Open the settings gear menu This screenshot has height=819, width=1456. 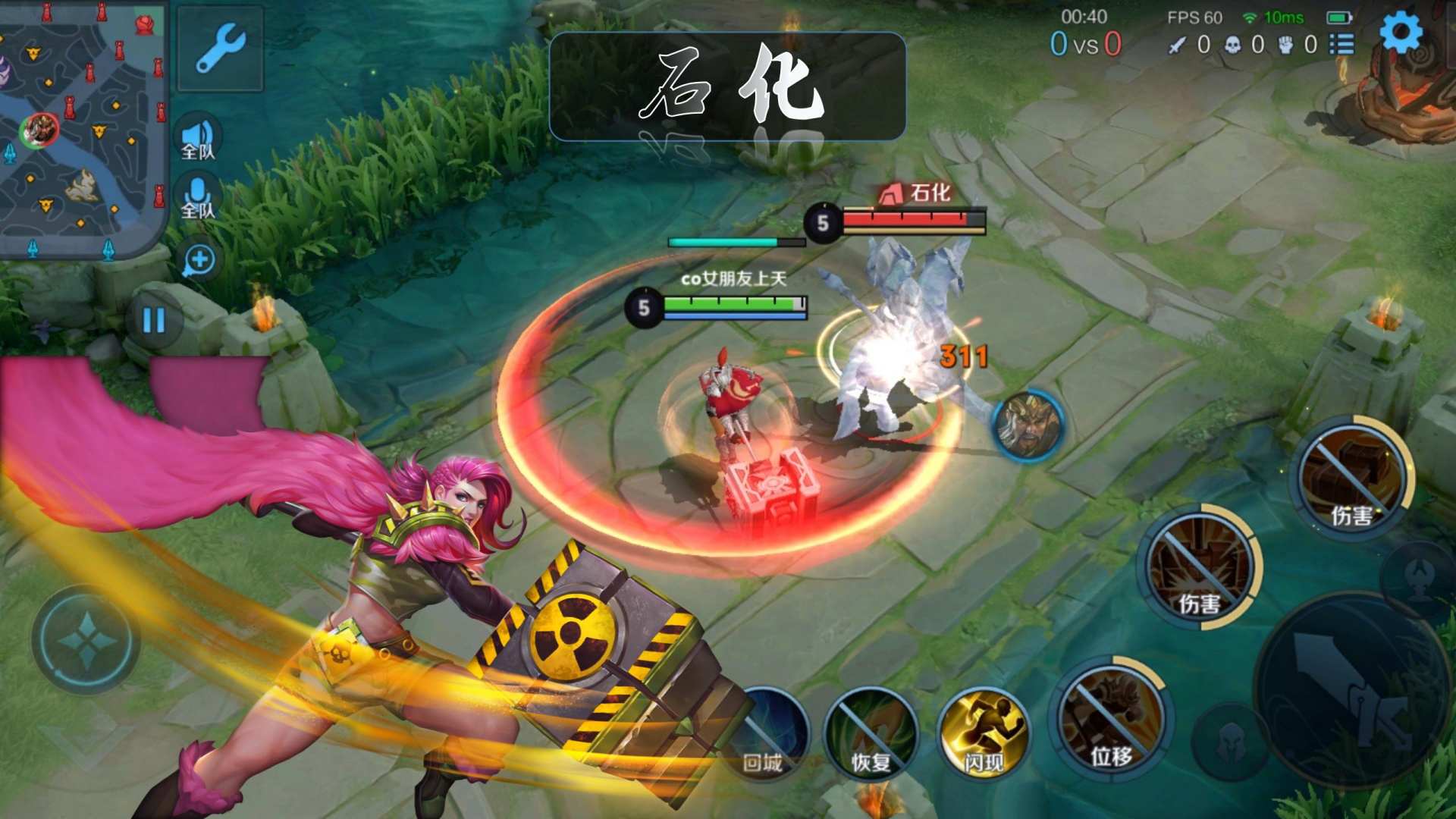[x=1400, y=34]
